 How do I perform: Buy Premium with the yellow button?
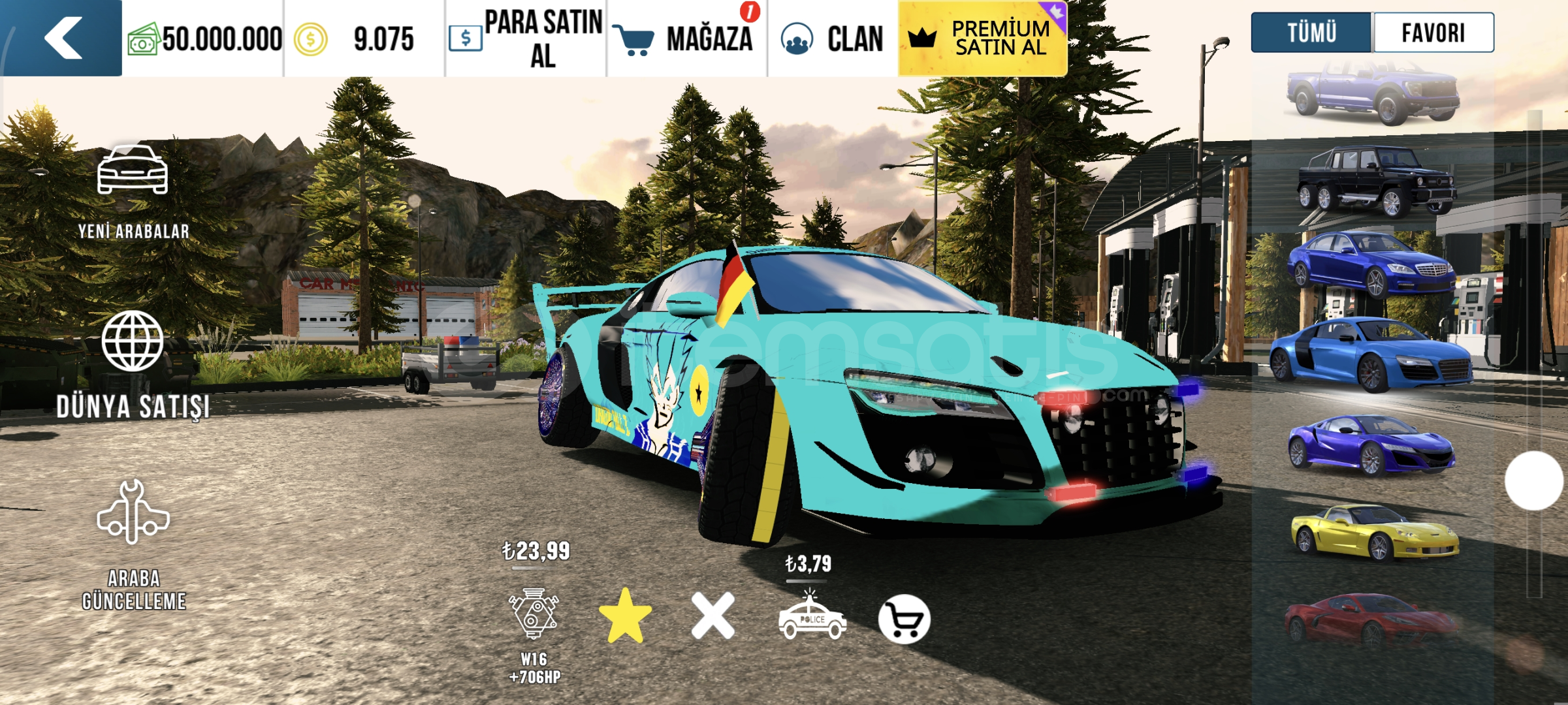983,39
